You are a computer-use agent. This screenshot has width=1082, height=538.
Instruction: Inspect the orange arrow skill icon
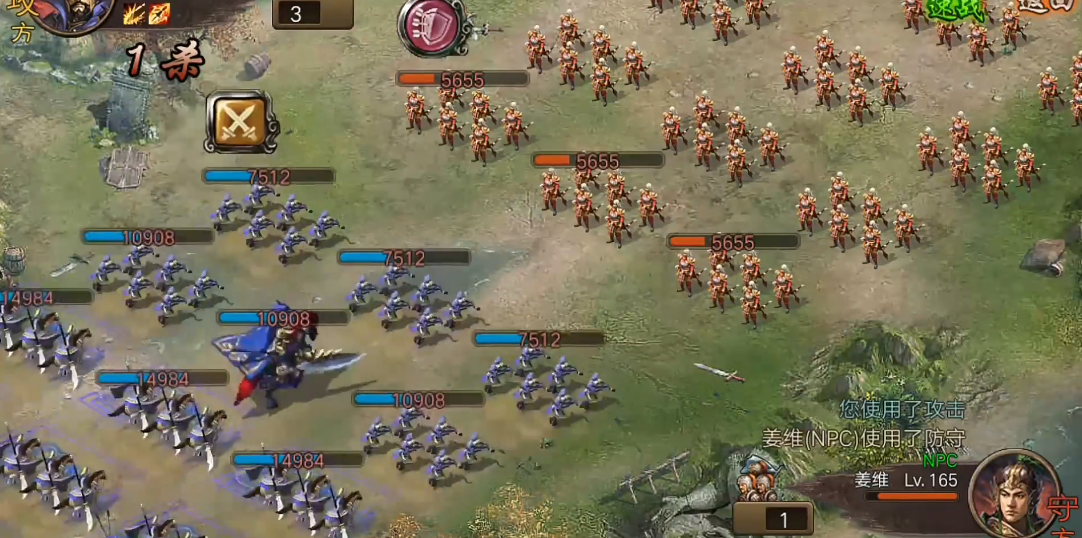click(159, 14)
